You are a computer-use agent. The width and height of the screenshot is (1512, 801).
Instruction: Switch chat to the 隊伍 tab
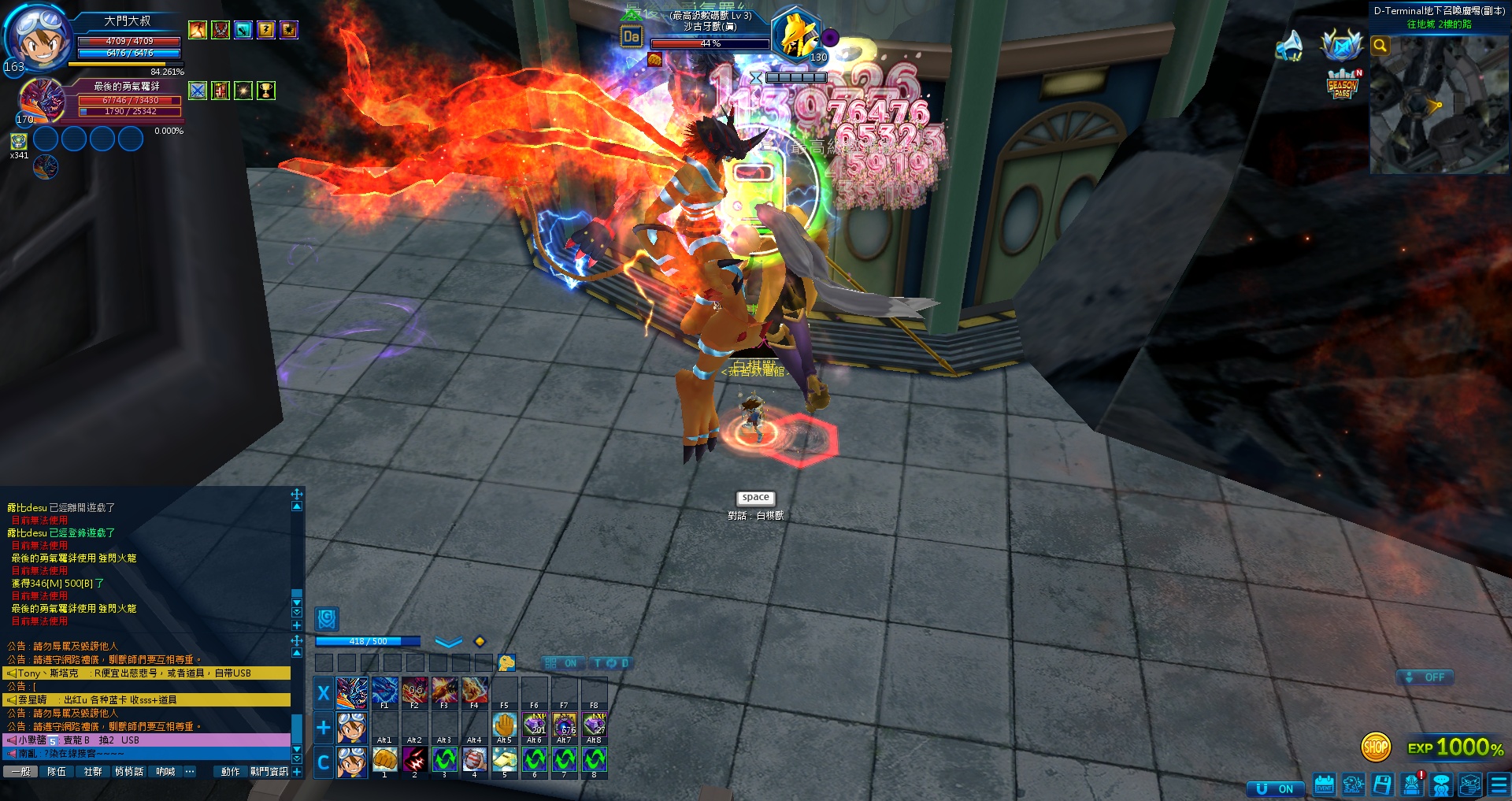57,772
